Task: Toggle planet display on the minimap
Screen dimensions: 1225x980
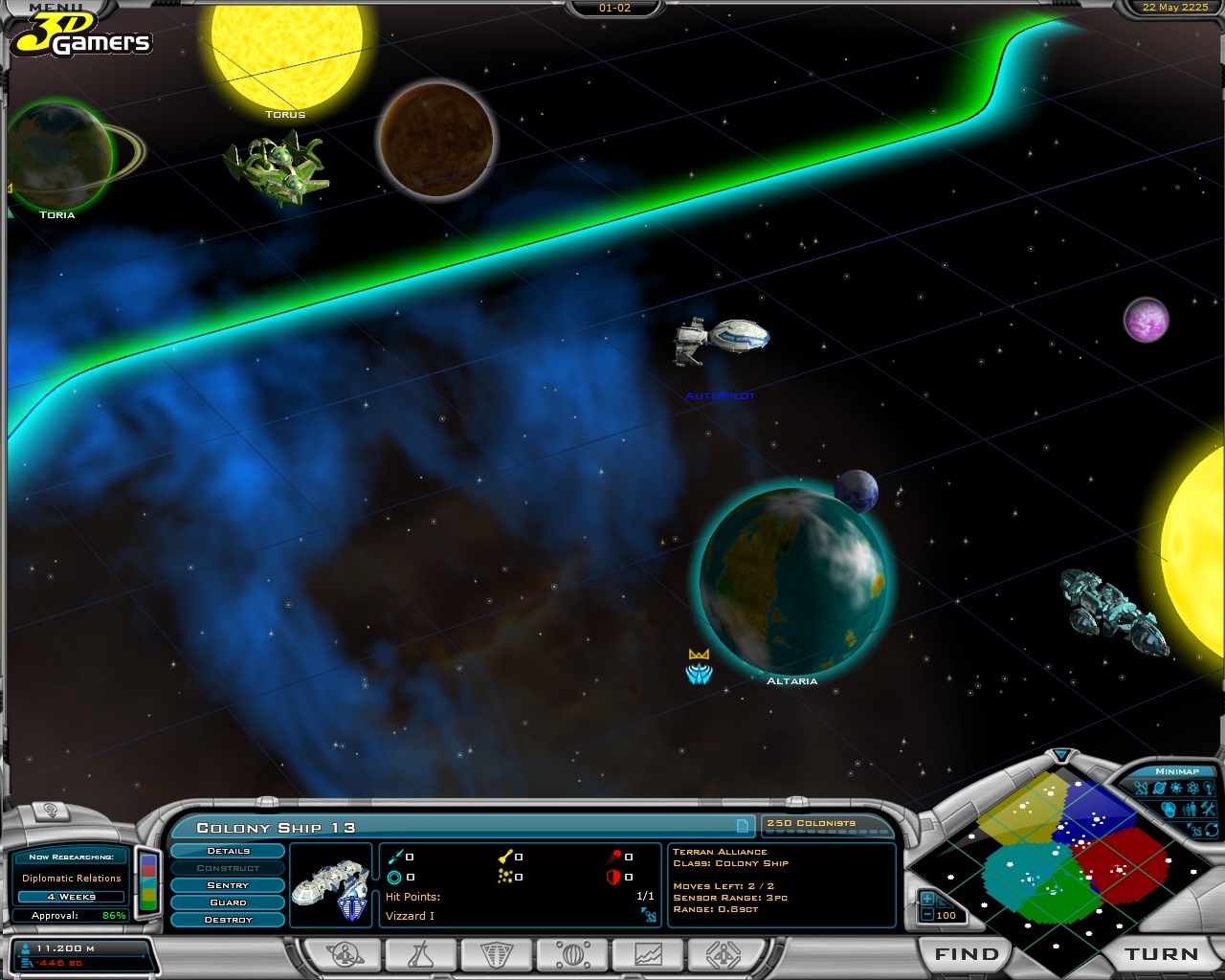Action: click(1158, 789)
